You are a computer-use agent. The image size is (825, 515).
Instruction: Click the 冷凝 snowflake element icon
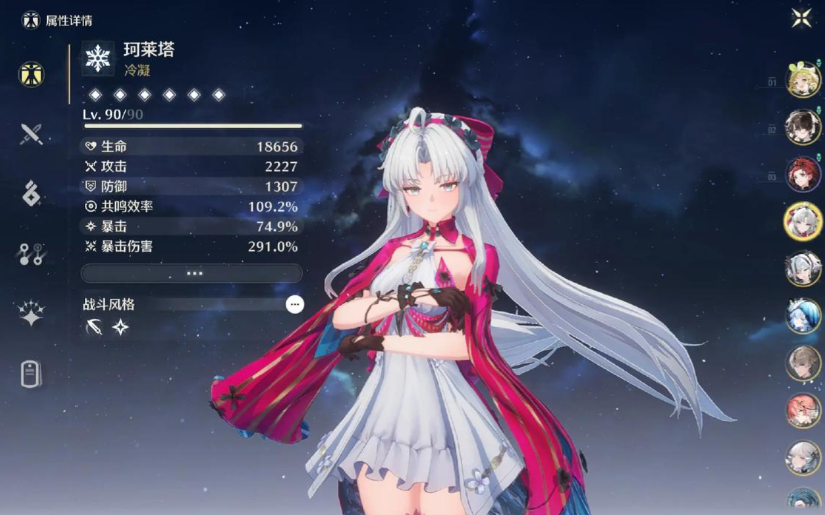(x=98, y=58)
